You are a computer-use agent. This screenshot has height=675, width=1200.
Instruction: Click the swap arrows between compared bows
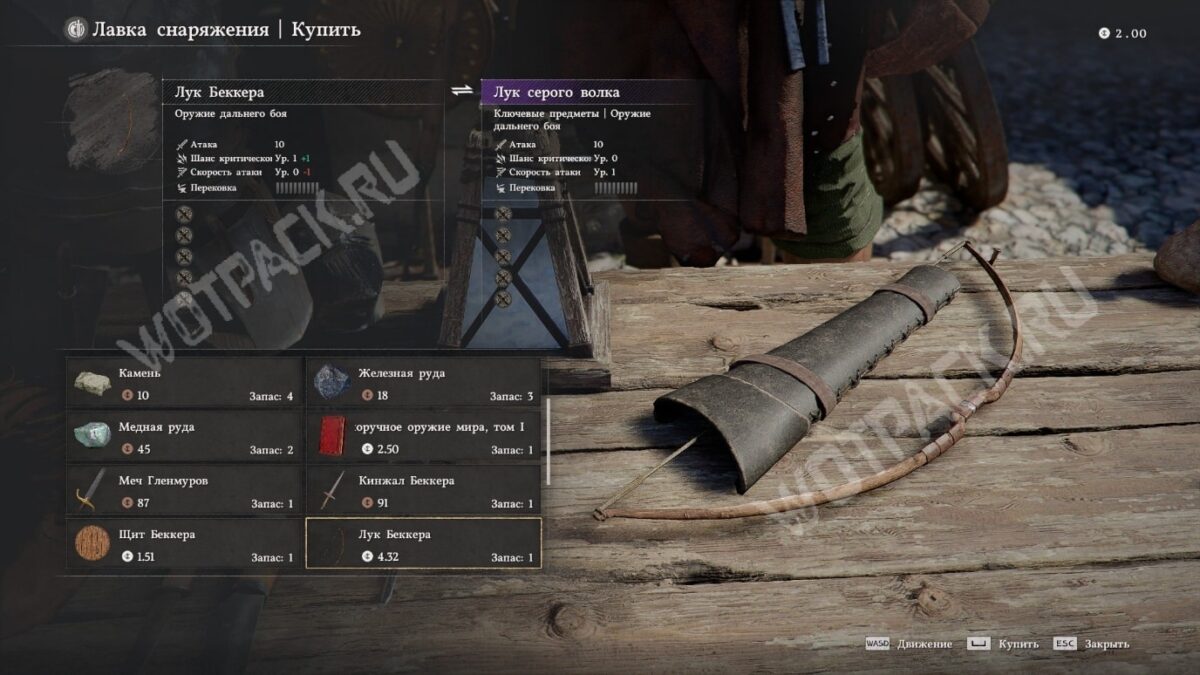point(461,91)
